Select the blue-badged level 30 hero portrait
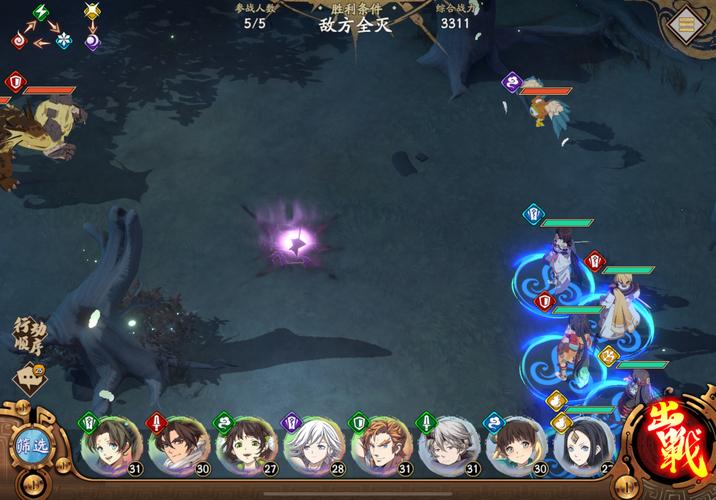 coord(516,446)
